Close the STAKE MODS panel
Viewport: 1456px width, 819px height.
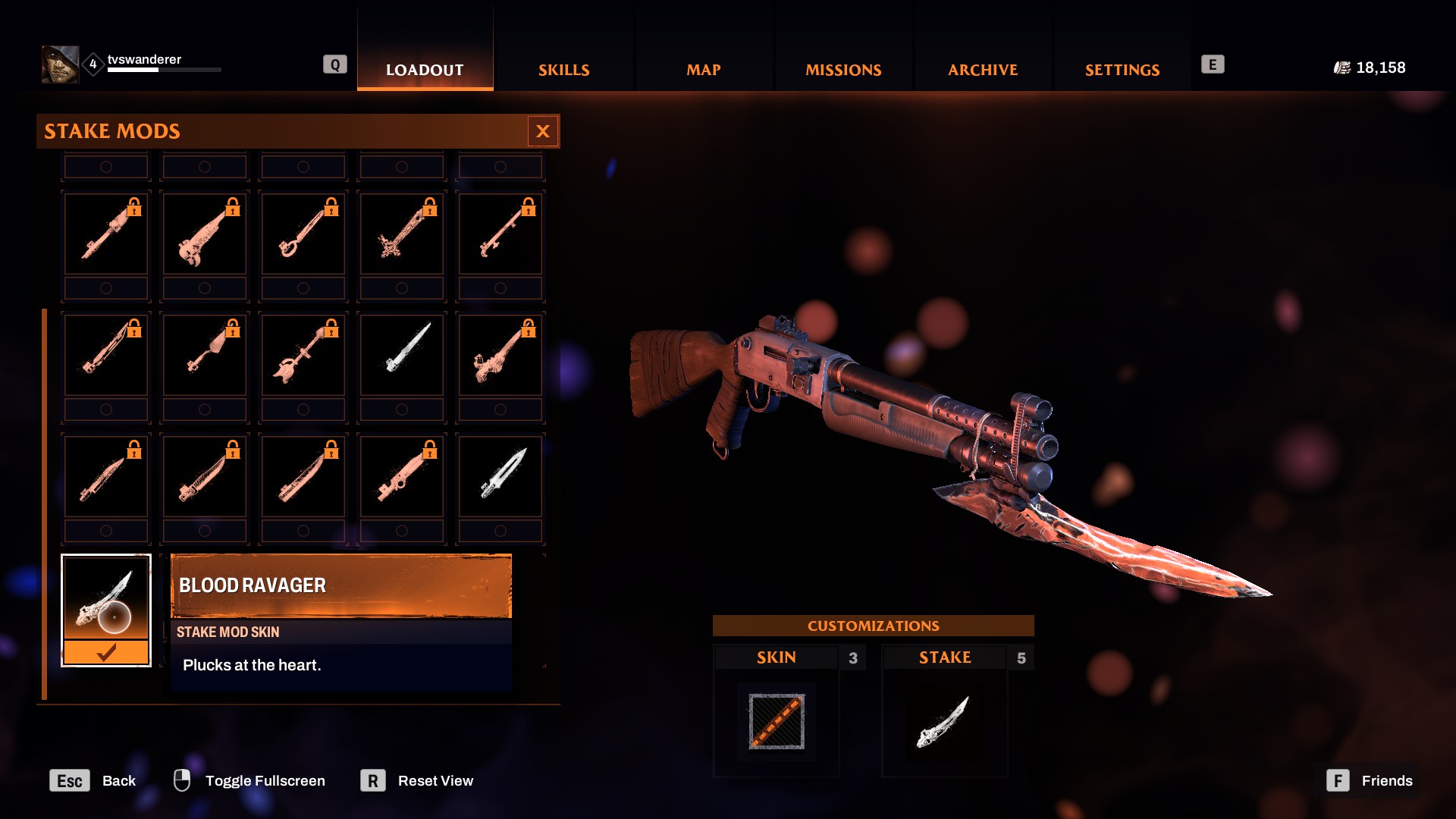pyautogui.click(x=543, y=131)
